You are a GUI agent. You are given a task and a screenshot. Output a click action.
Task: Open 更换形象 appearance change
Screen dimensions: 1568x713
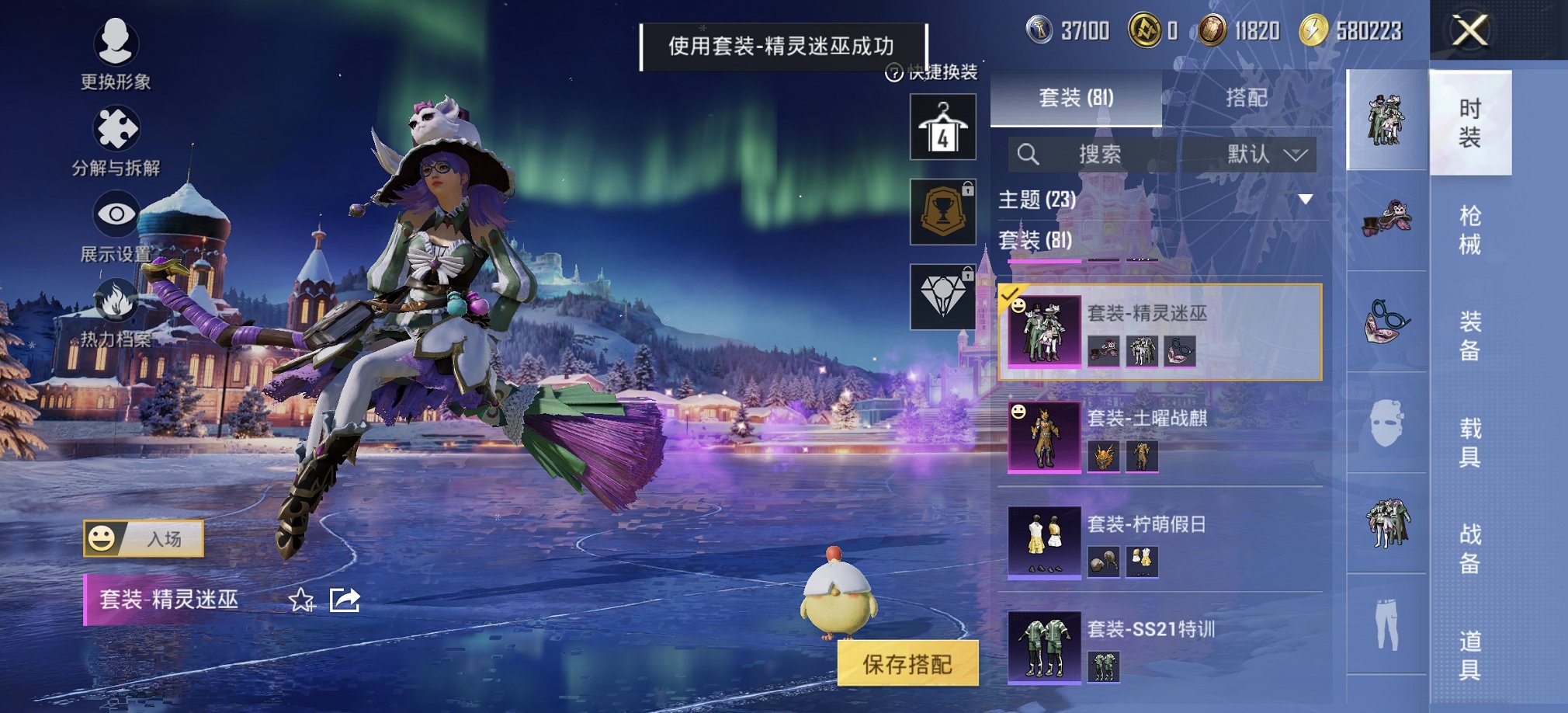tap(116, 53)
